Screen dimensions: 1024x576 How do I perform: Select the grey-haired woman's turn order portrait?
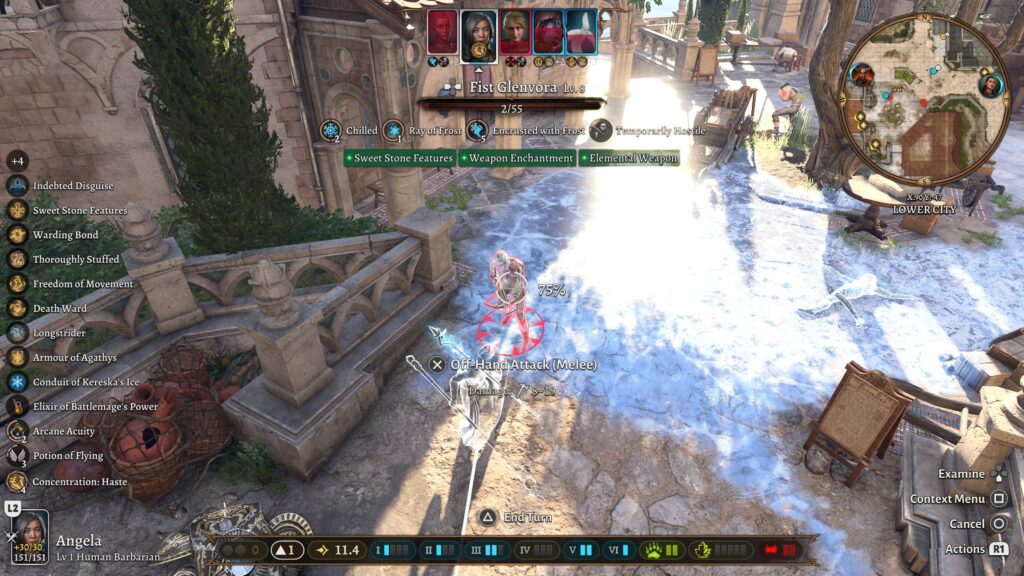point(479,35)
